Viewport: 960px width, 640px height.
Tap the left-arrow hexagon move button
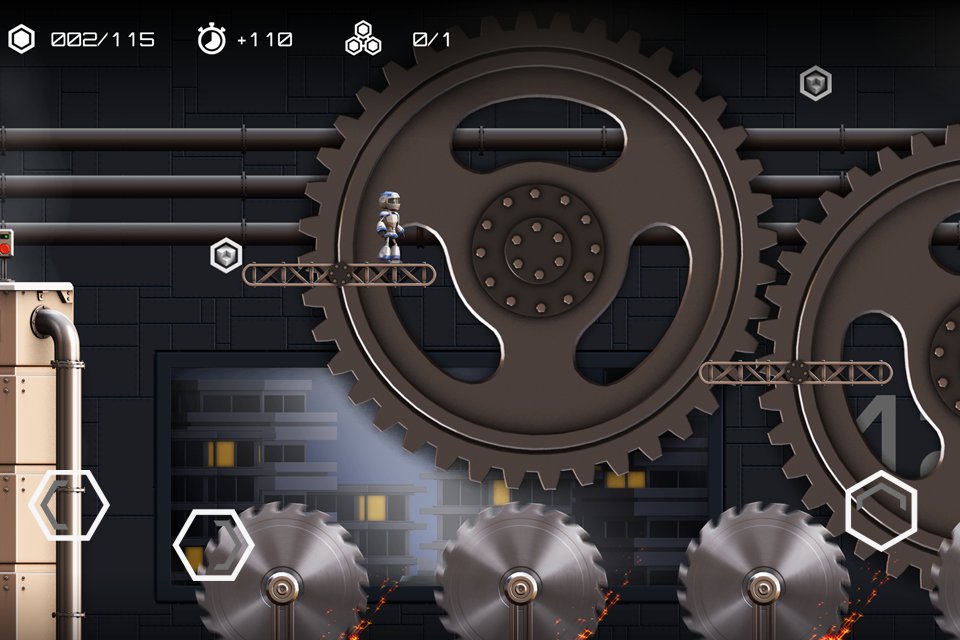pos(69,505)
